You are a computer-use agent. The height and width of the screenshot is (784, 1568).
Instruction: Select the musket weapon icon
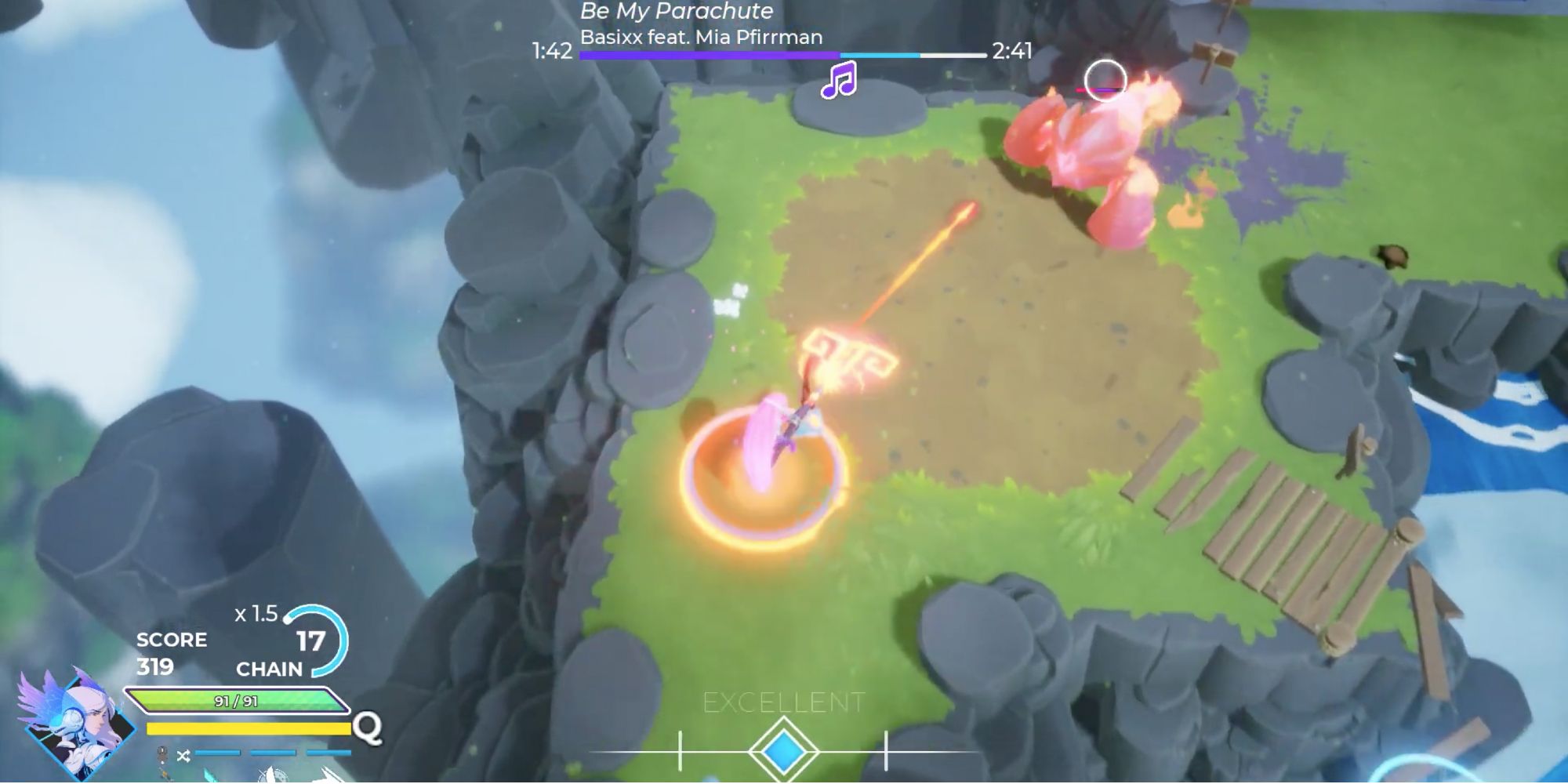pos(163,776)
